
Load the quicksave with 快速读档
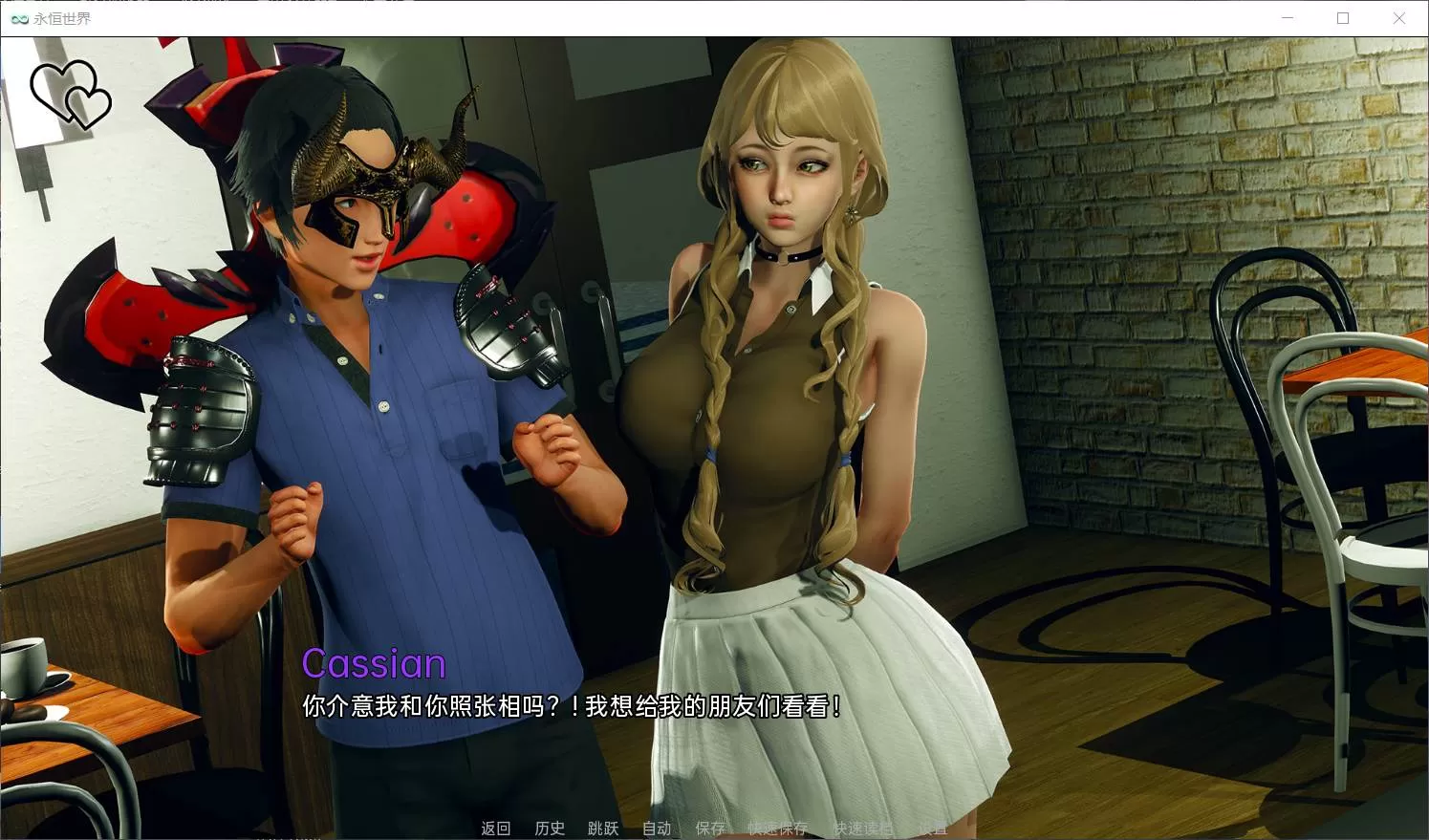(863, 828)
